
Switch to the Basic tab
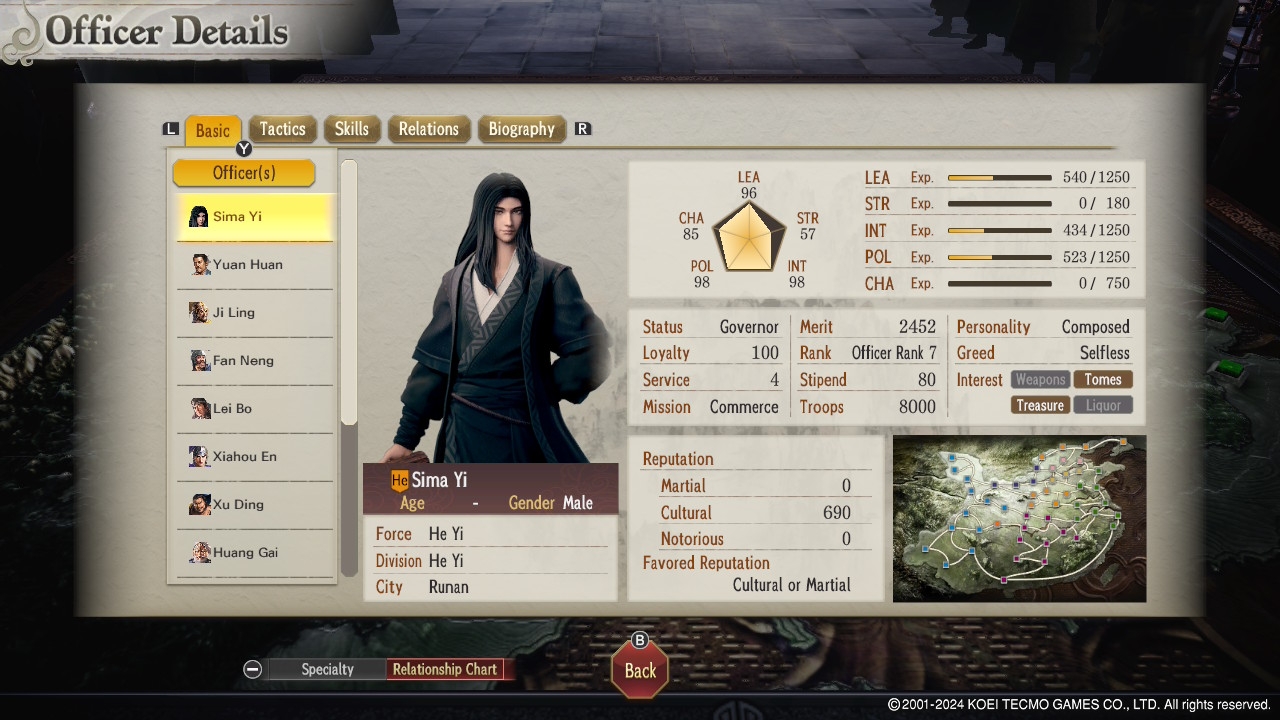pyautogui.click(x=212, y=130)
